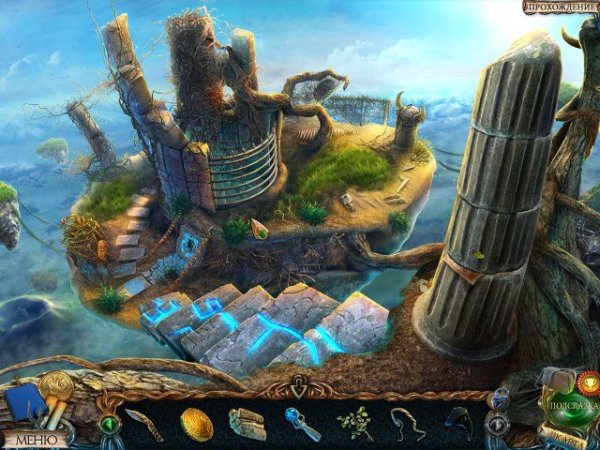Open the ПРОХОЖДЕНИЕ walkthrough guide
This screenshot has height=450, width=600.
click(561, 7)
